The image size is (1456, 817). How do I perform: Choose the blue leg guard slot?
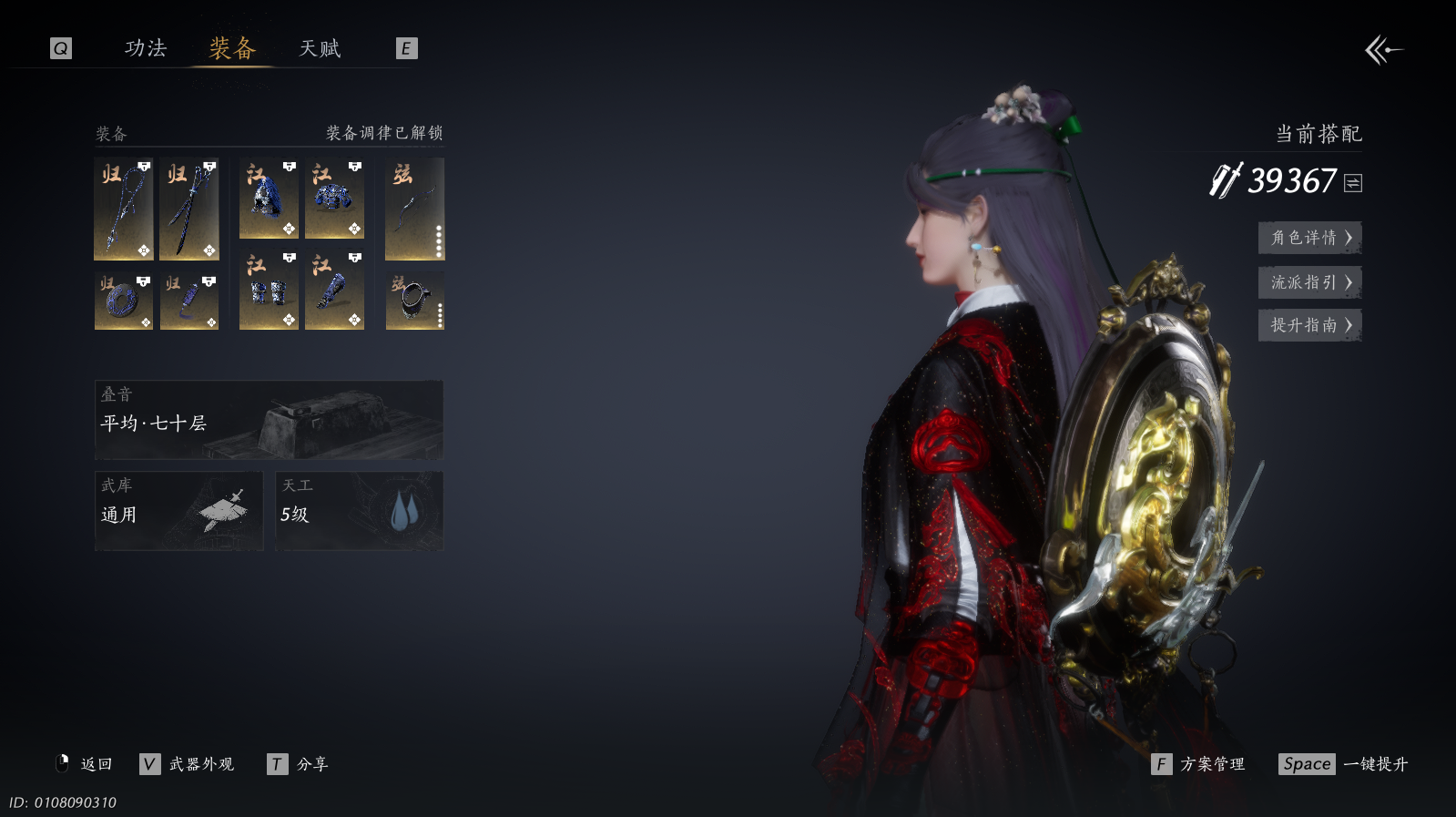click(334, 291)
